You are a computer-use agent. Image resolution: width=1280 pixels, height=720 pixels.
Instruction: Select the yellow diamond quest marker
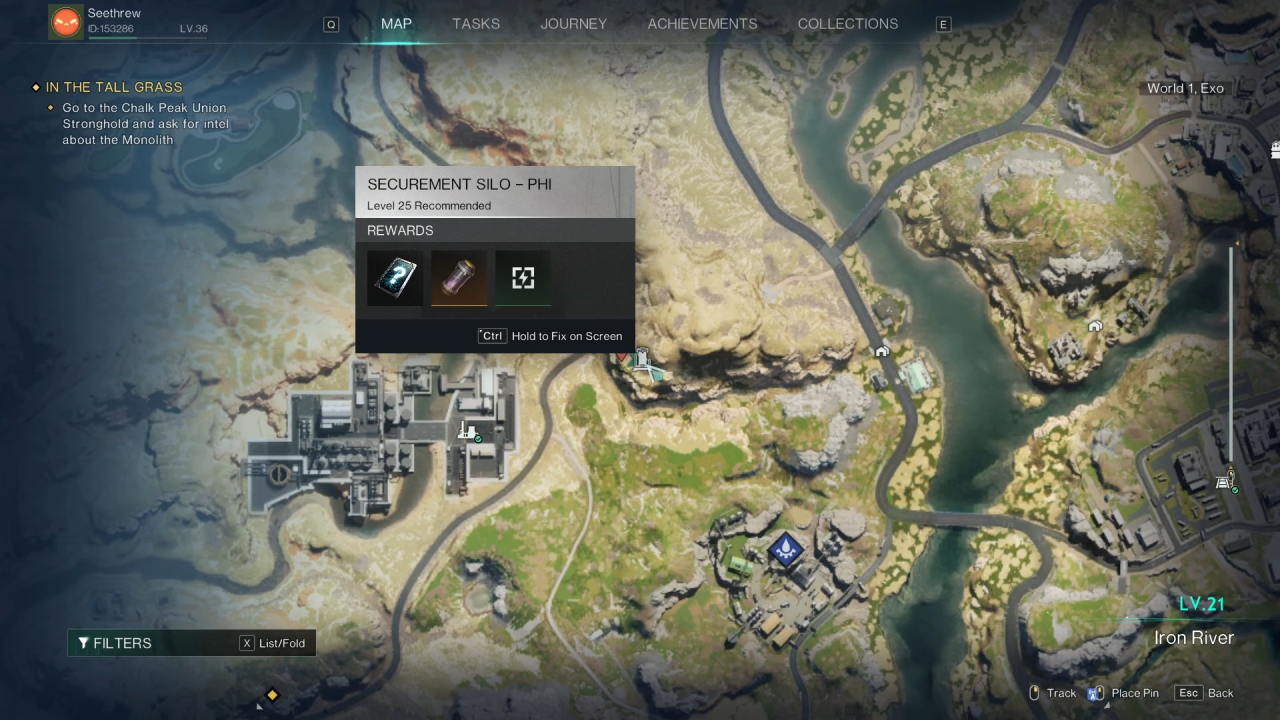271,695
